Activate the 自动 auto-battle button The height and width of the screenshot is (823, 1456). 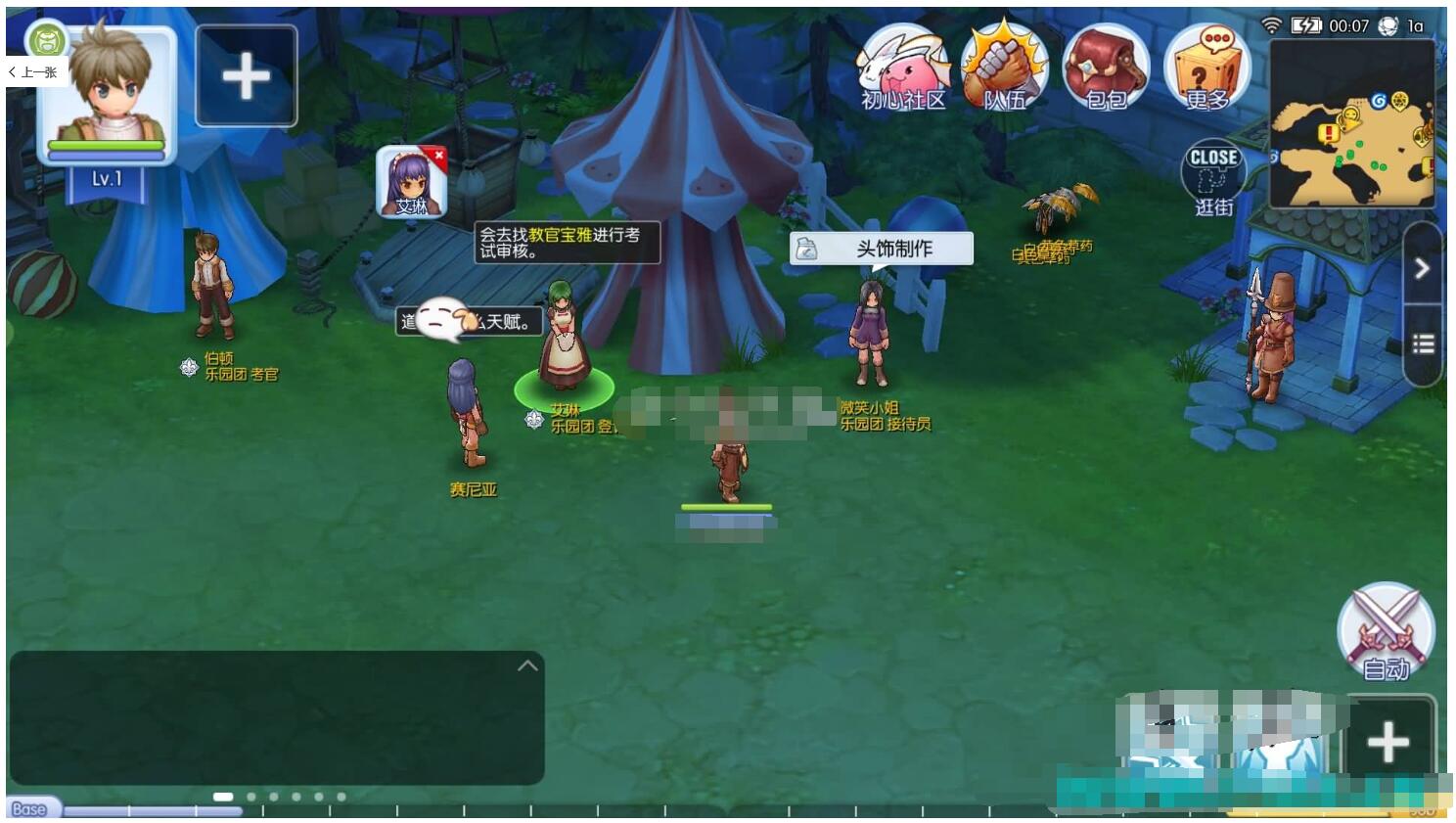[1386, 632]
